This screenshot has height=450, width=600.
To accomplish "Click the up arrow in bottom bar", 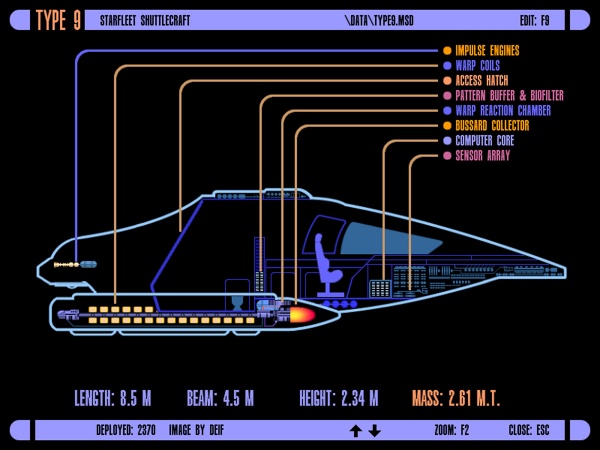I will tap(355, 431).
